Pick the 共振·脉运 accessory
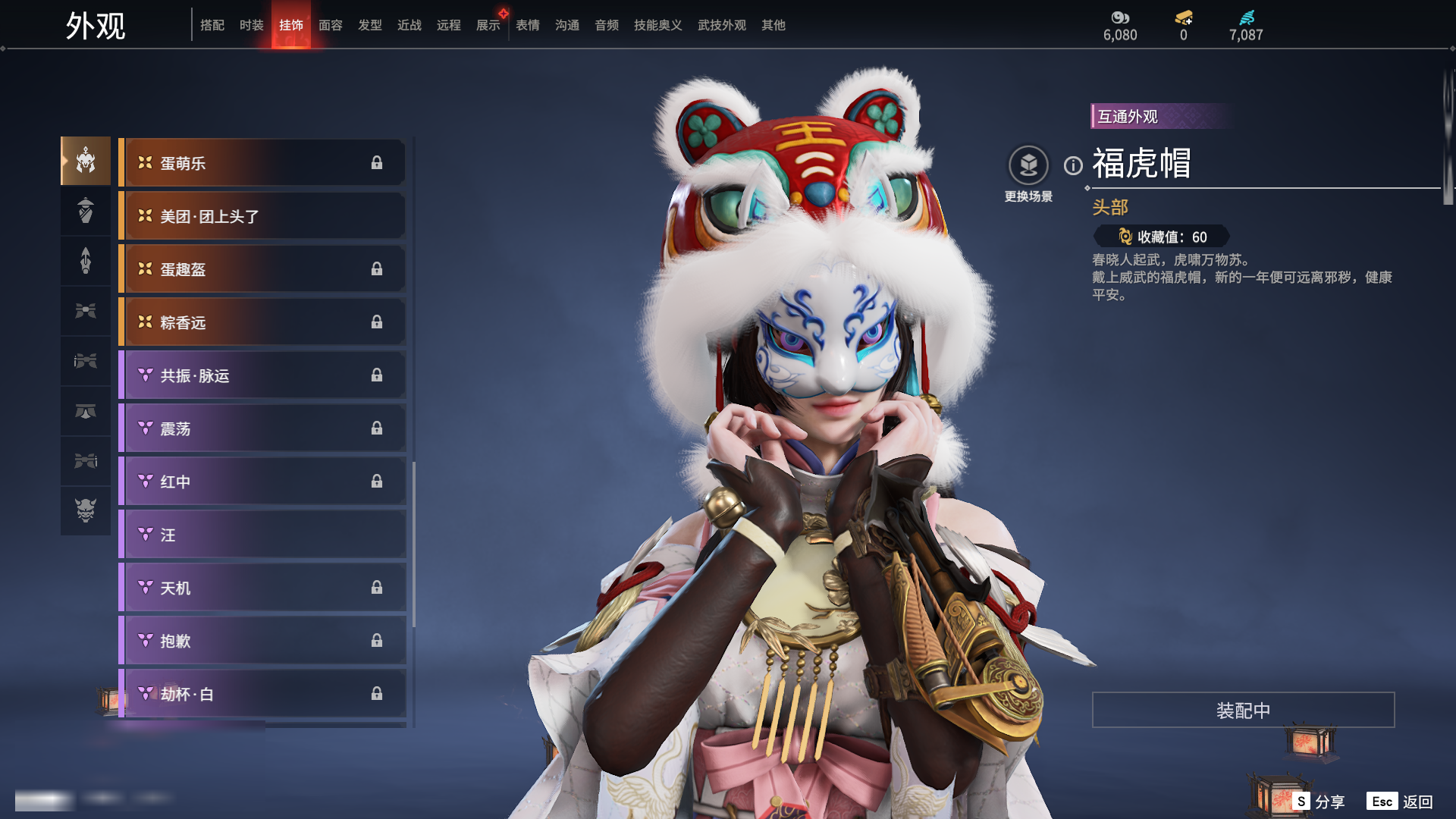The height and width of the screenshot is (819, 1456). [x=262, y=375]
